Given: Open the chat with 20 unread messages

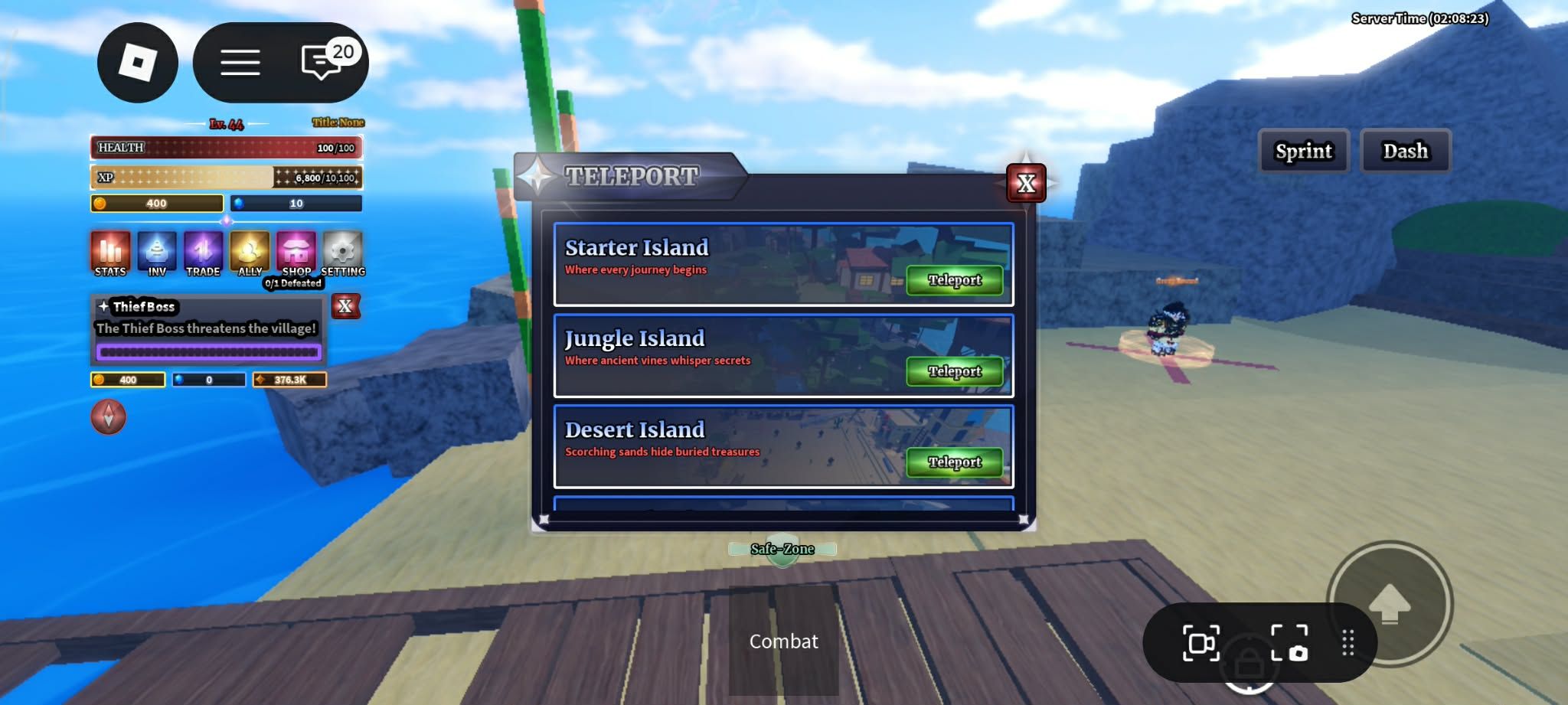Looking at the screenshot, I should tap(323, 62).
